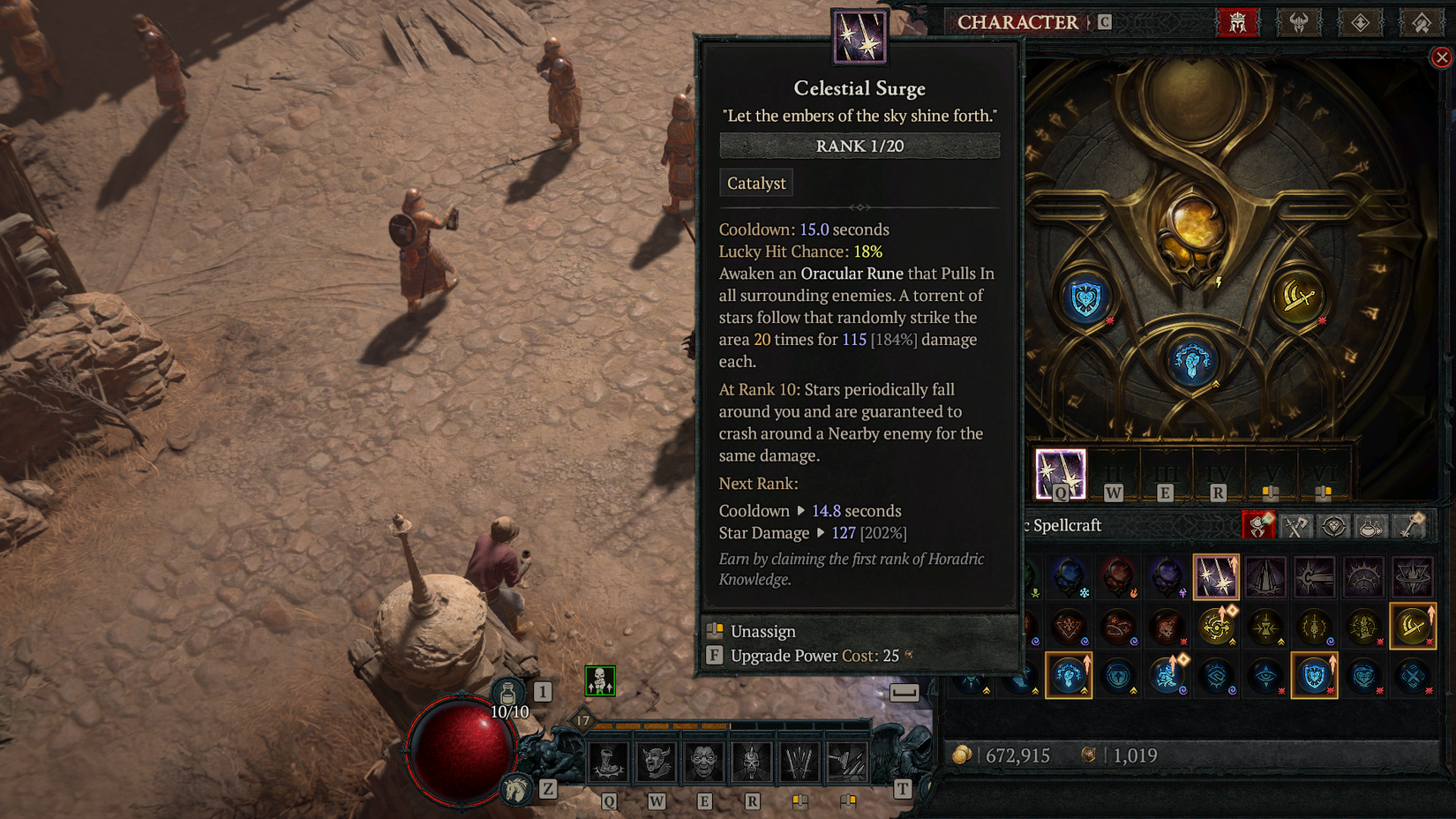The width and height of the screenshot is (1456, 819).
Task: Select the golden key tab icon
Action: tap(1411, 524)
